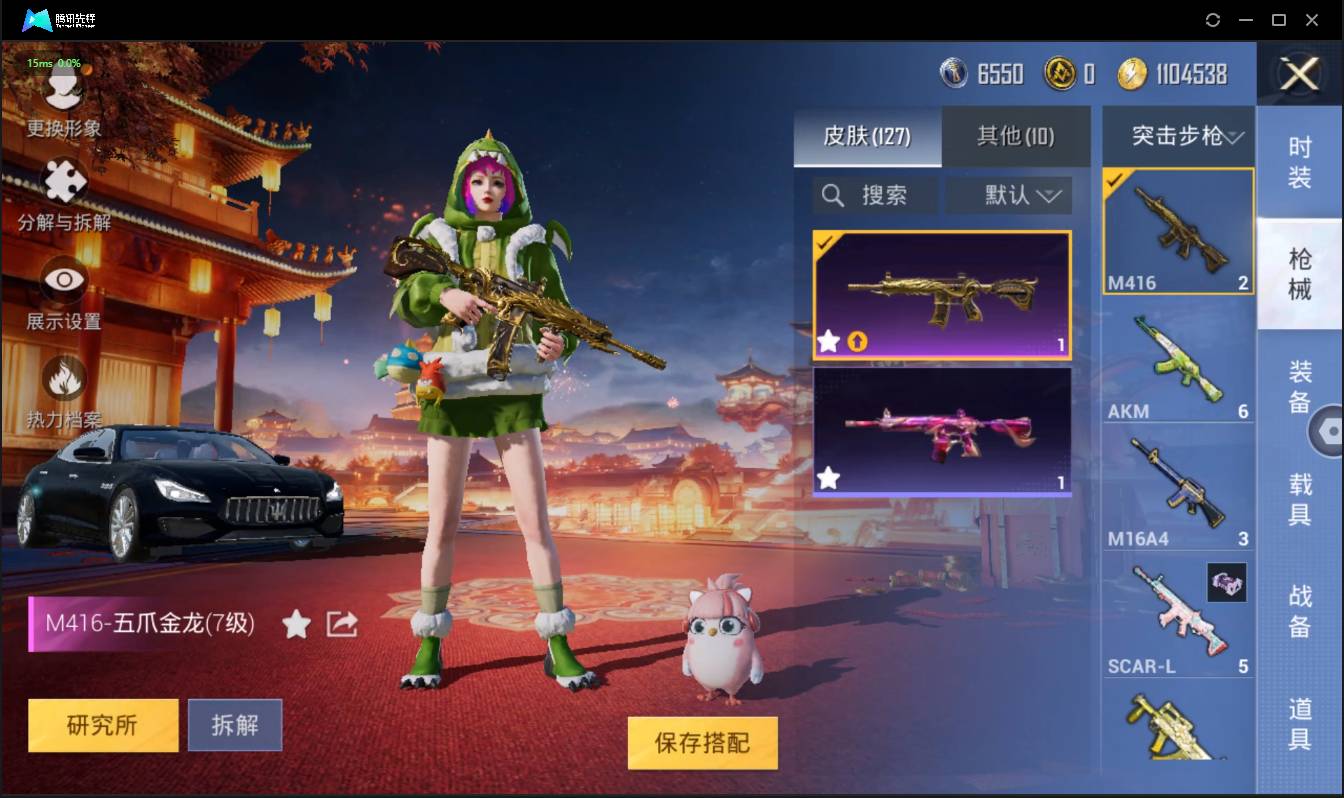Screen dimensions: 1344x798
Task: Open the 突击步枪 weapon category dropdown
Action: point(1178,137)
